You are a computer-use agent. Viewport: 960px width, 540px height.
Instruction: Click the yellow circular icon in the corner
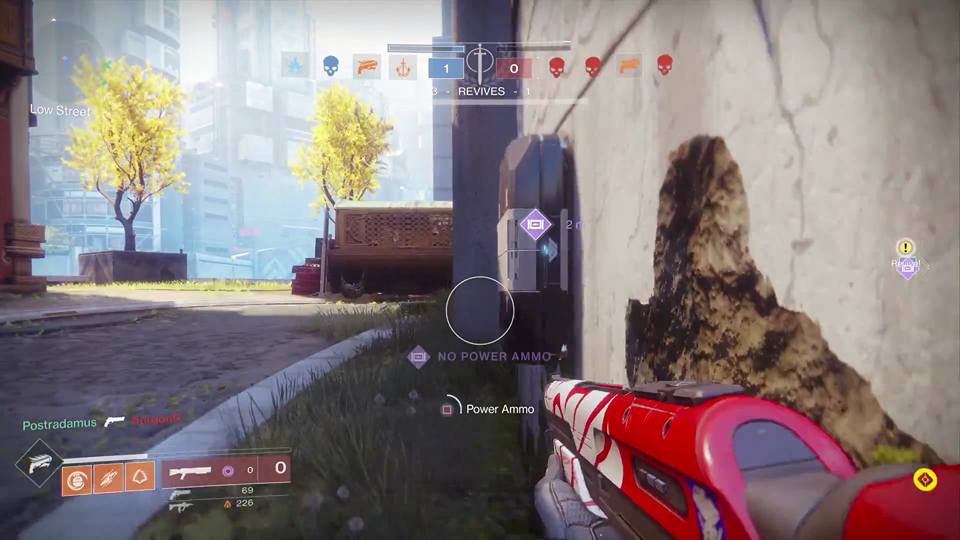926,480
